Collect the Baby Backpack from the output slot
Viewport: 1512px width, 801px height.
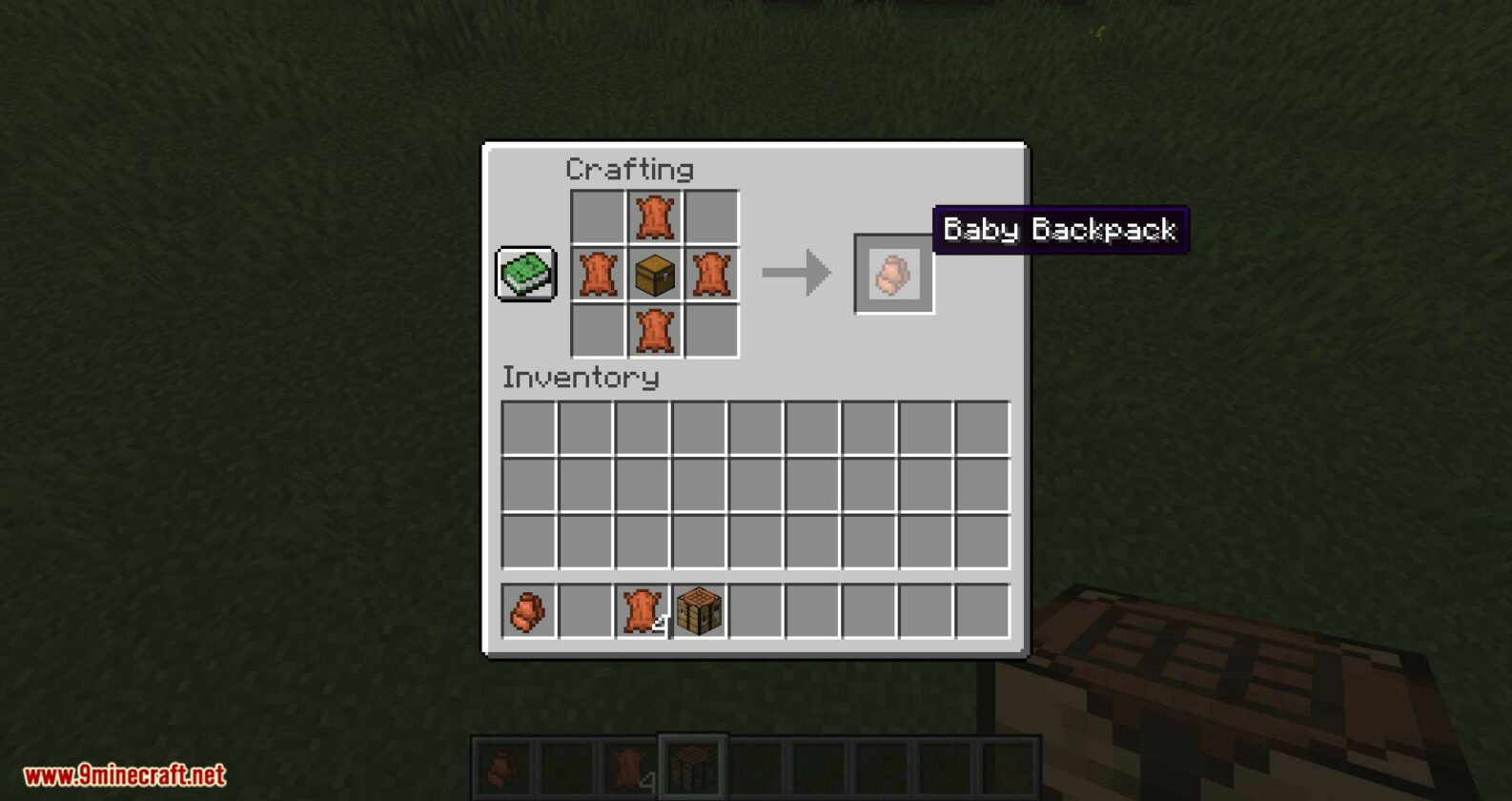pos(892,275)
